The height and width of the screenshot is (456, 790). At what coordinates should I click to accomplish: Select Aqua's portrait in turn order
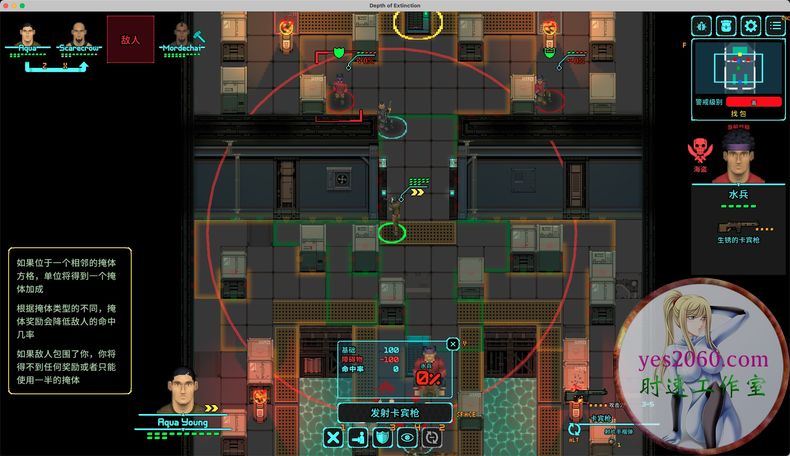[x=27, y=34]
